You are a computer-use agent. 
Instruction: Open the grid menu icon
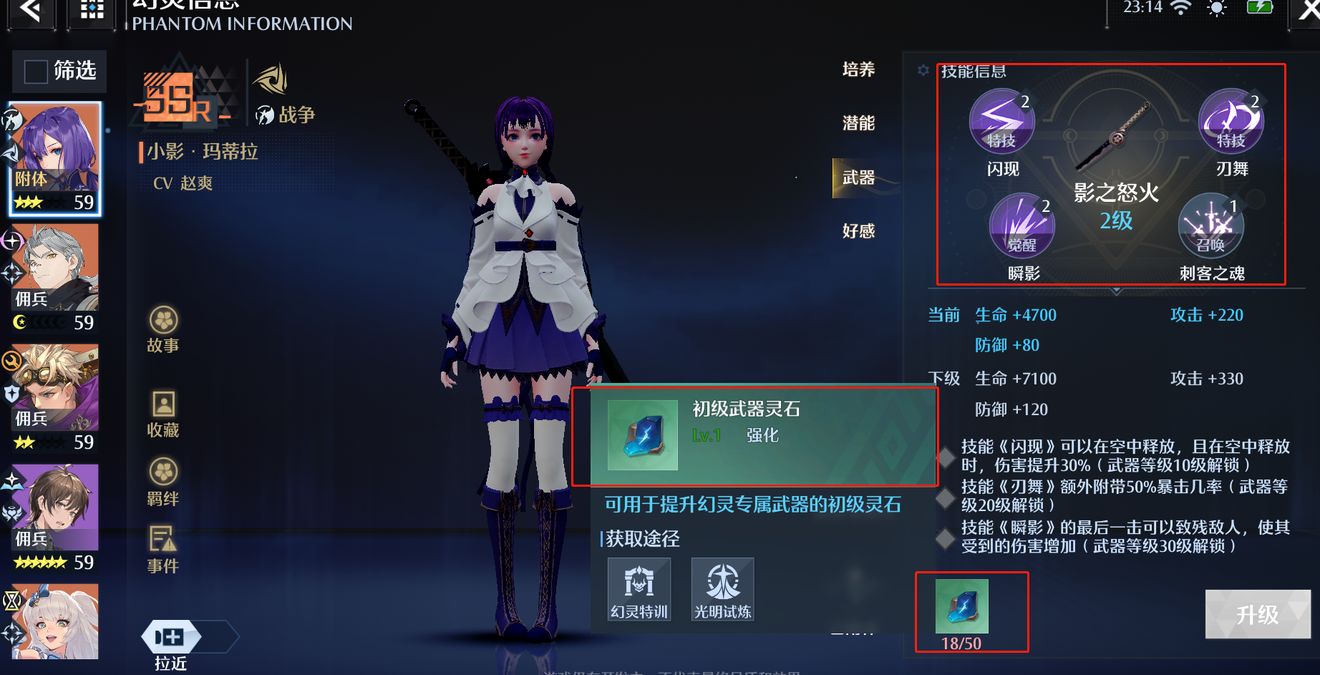91,11
